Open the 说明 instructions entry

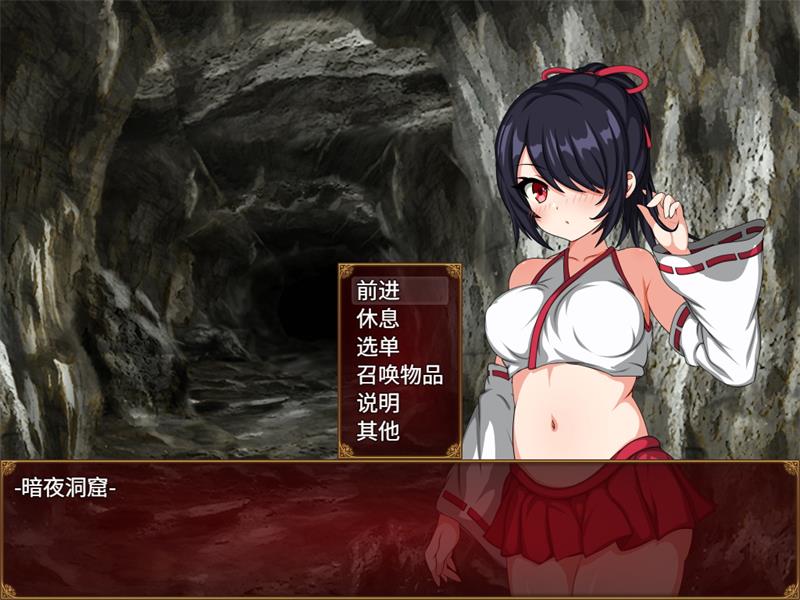[378, 404]
